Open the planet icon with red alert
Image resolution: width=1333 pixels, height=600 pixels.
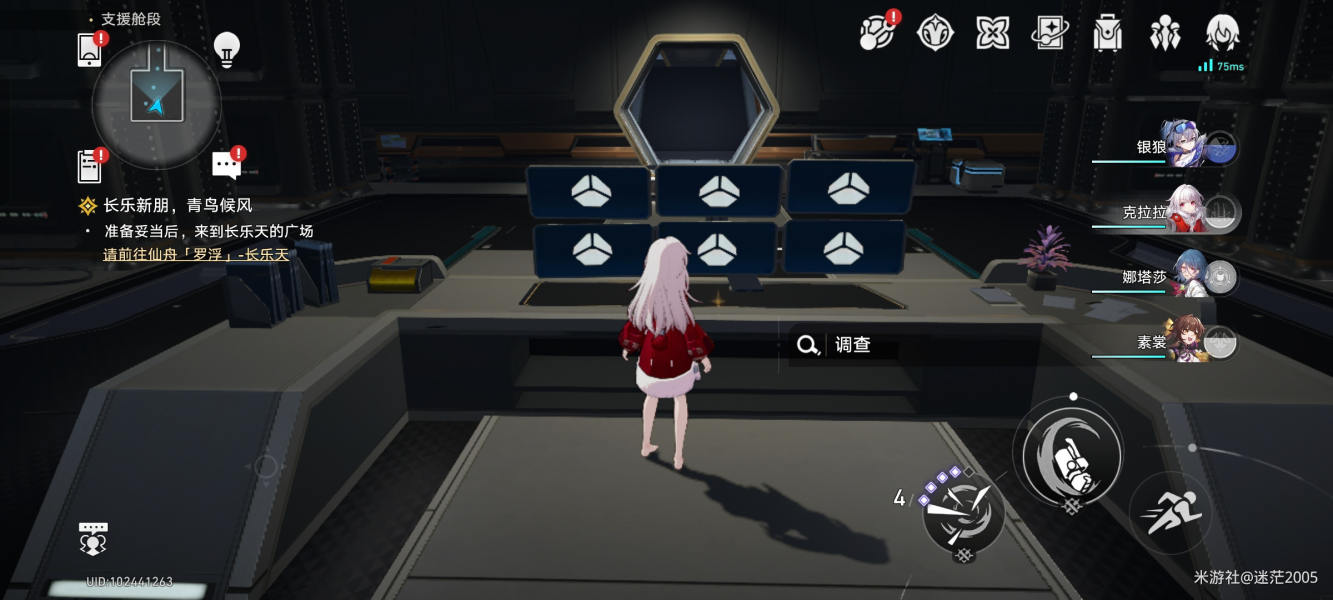pyautogui.click(x=877, y=33)
